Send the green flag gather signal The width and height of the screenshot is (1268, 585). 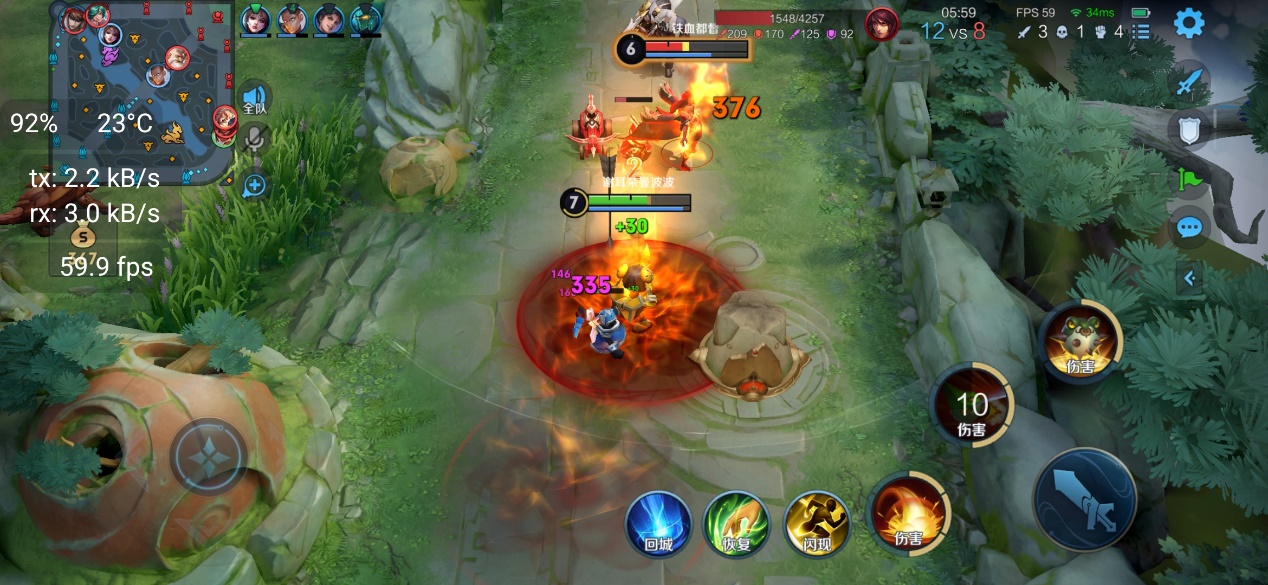(x=1190, y=179)
